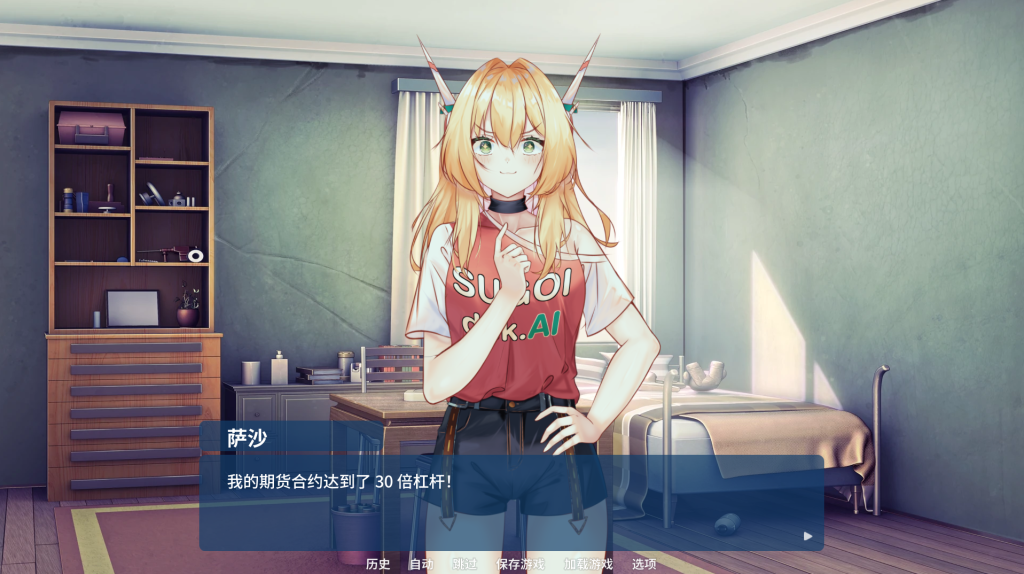1024x574 pixels.
Task: Open the 保存游戏 save game menu
Action: [520, 564]
